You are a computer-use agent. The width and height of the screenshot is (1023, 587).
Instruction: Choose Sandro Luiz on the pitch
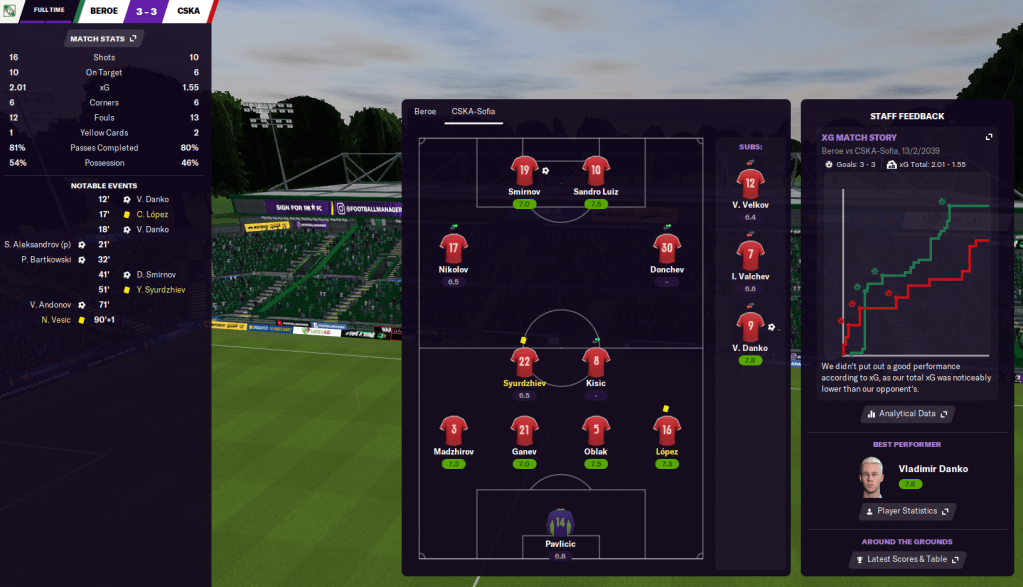595,170
